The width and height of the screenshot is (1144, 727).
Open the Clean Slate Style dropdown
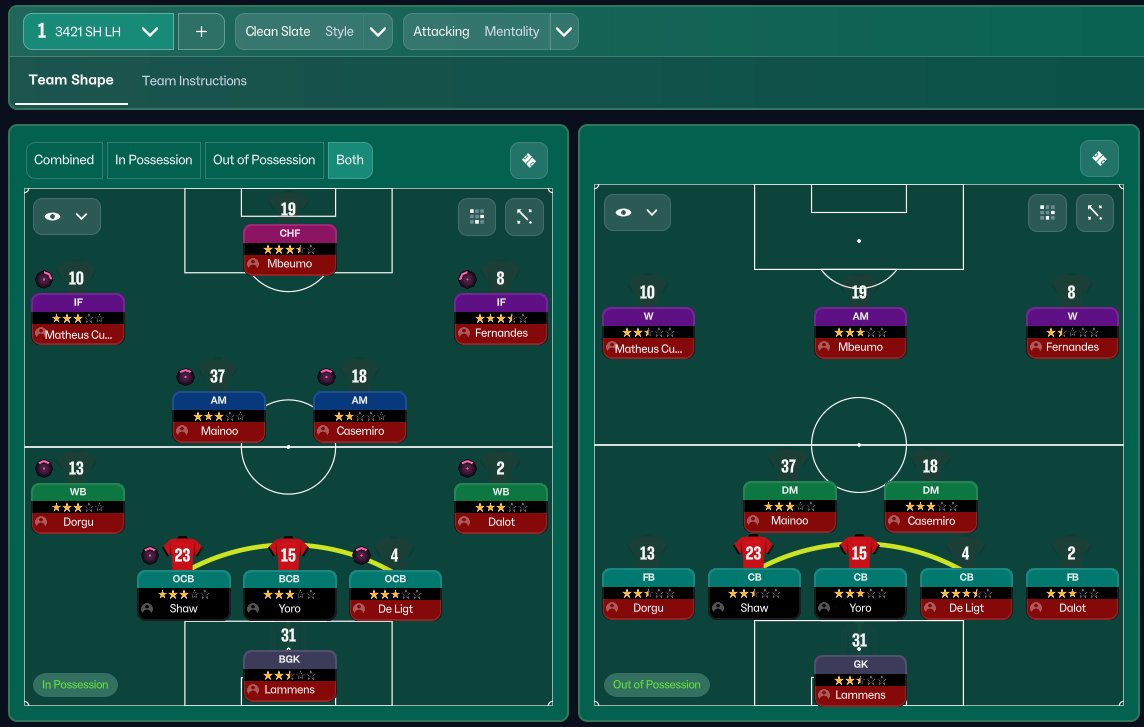313,32
